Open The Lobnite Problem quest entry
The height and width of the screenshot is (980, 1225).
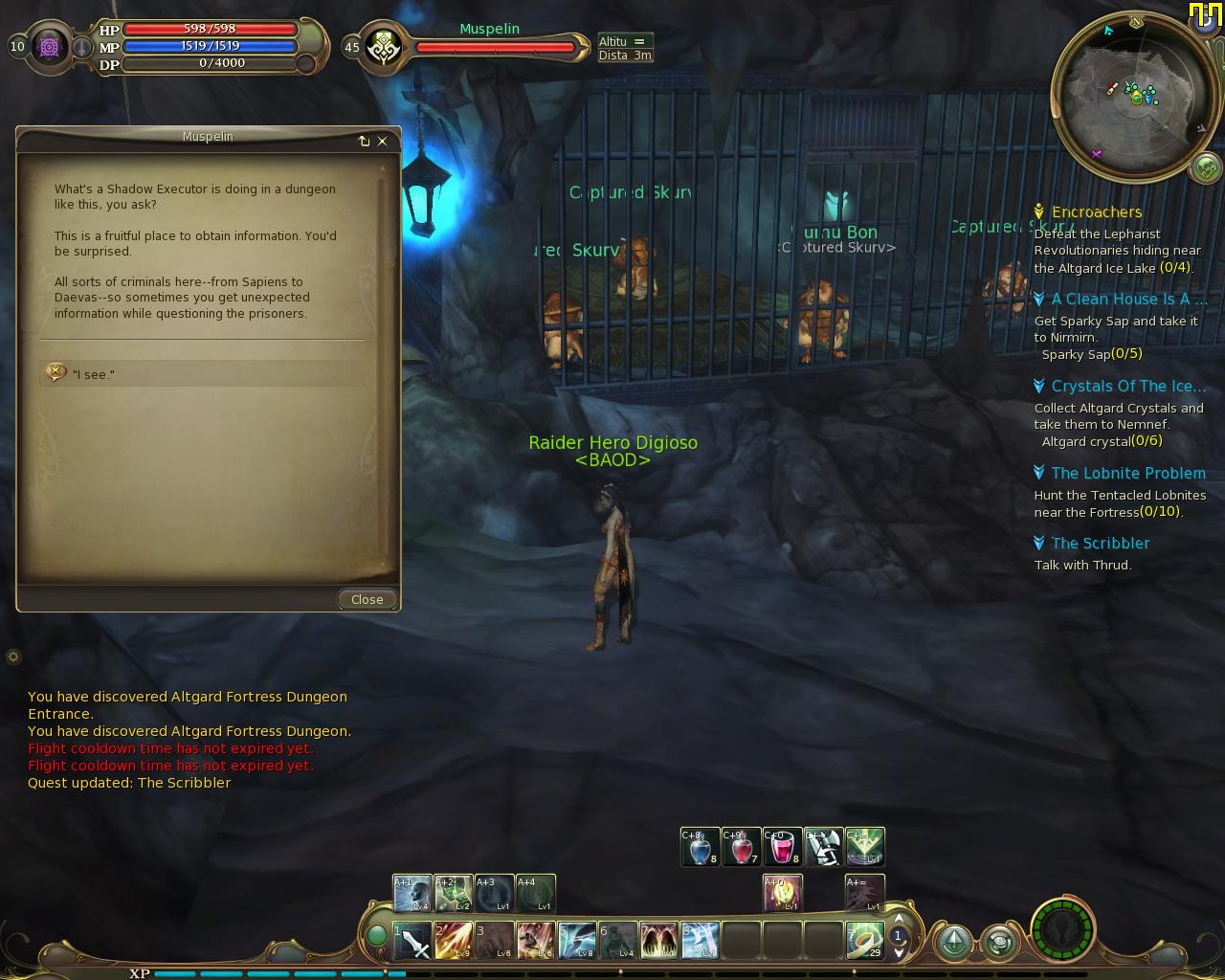[1127, 473]
